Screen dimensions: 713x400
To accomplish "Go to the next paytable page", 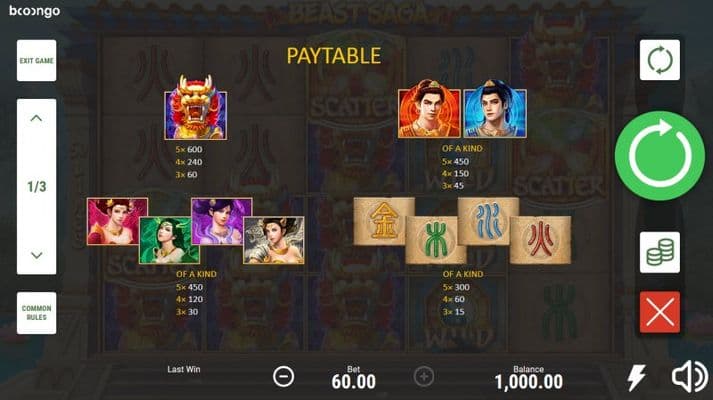I will click(36, 255).
